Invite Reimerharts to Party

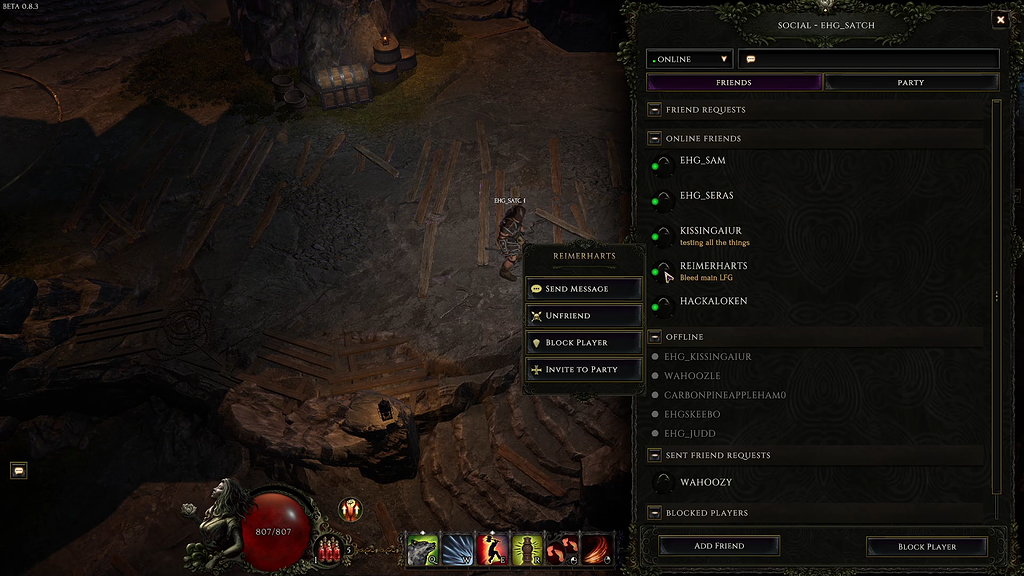pyautogui.click(x=584, y=370)
